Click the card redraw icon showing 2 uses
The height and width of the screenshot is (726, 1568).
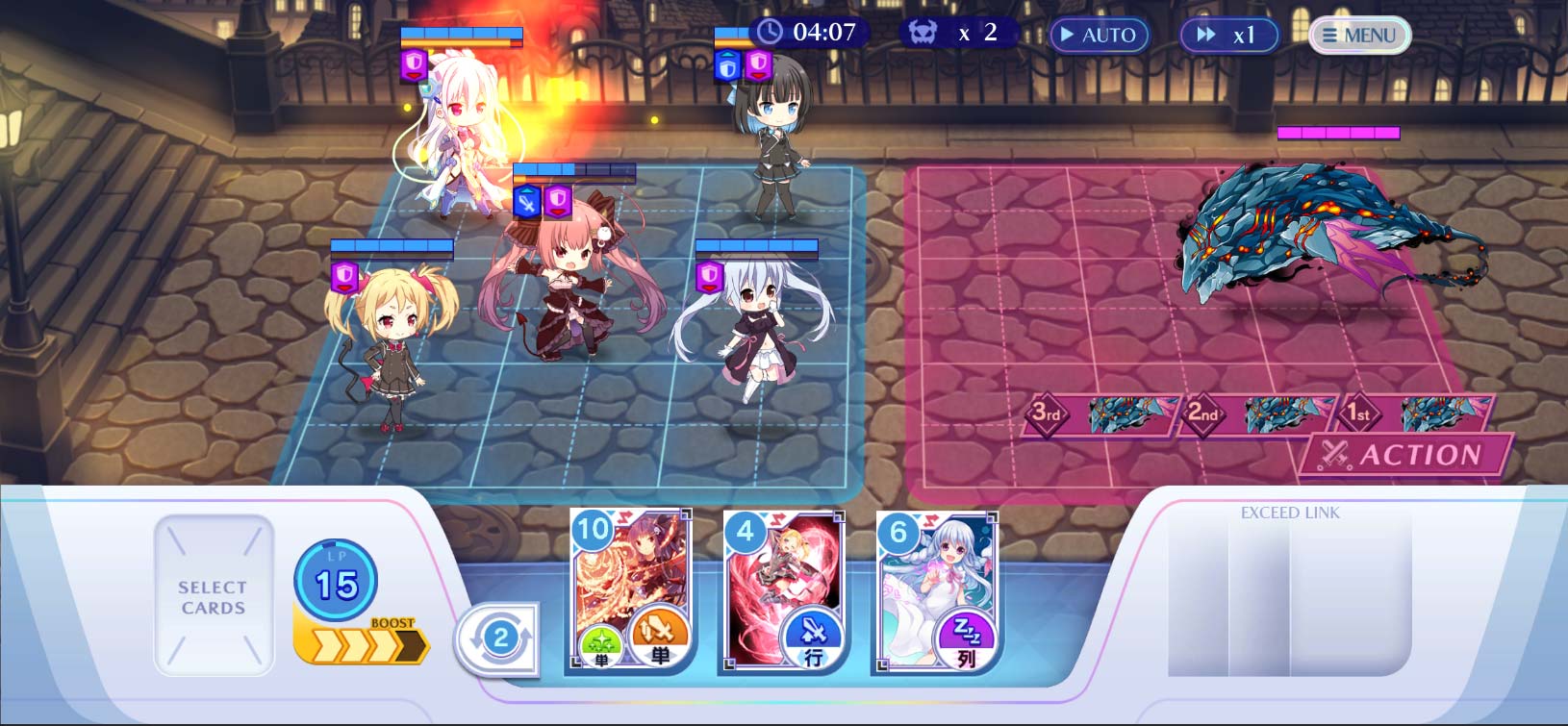pos(499,637)
